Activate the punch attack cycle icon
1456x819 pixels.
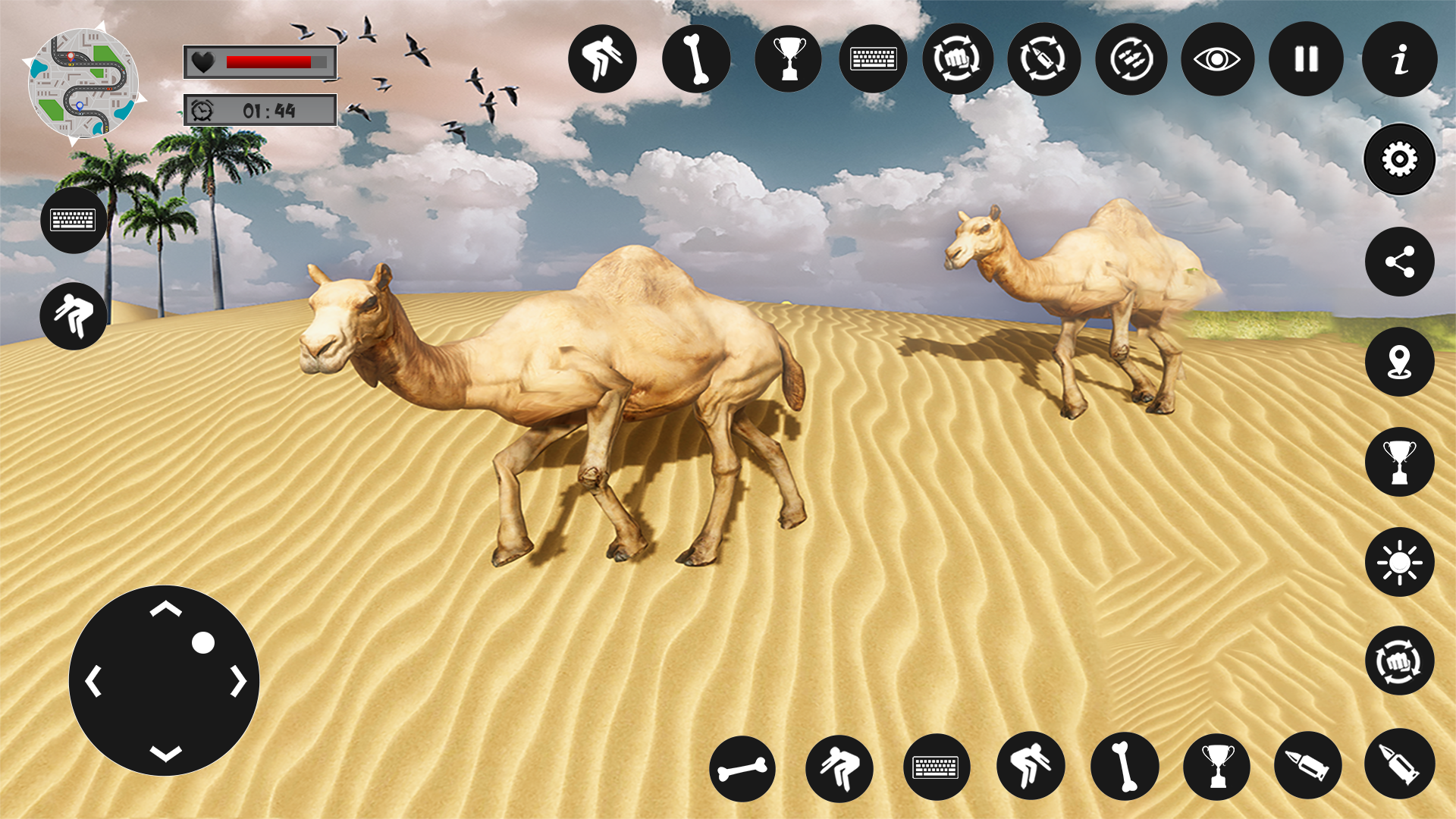[x=959, y=59]
